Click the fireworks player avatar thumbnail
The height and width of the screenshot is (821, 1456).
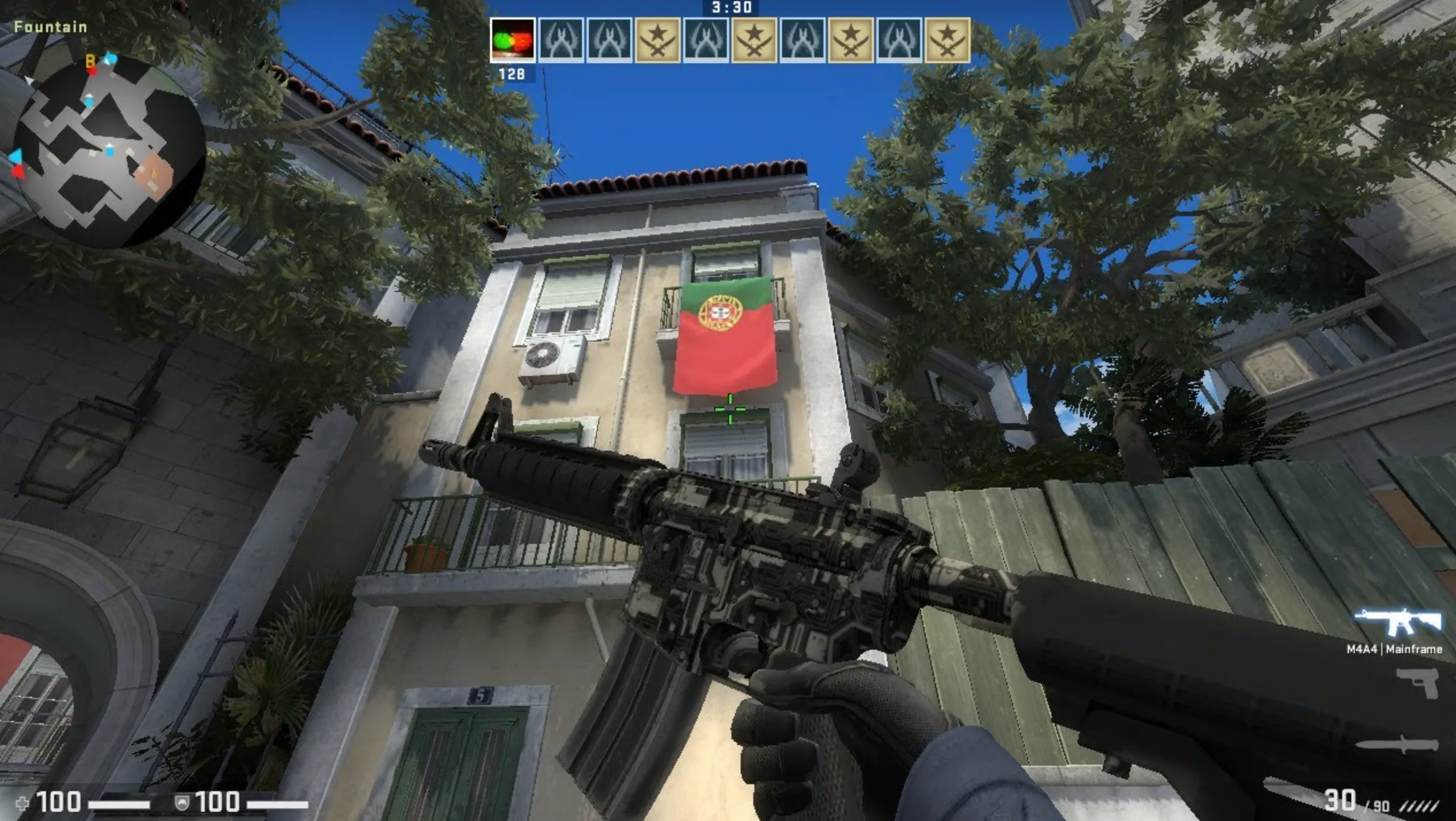pos(514,40)
